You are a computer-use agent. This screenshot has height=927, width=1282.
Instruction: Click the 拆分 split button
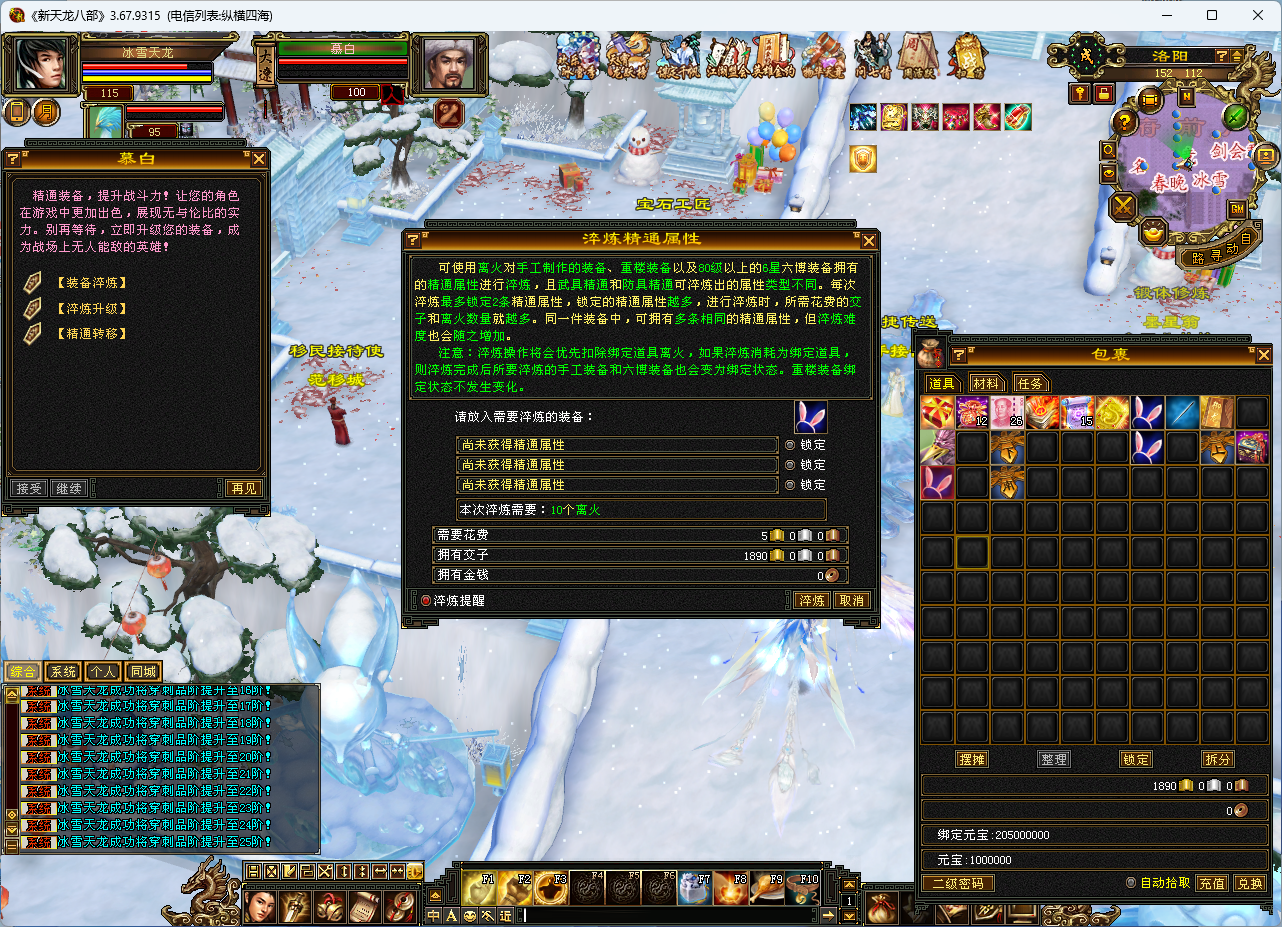[x=1217, y=759]
